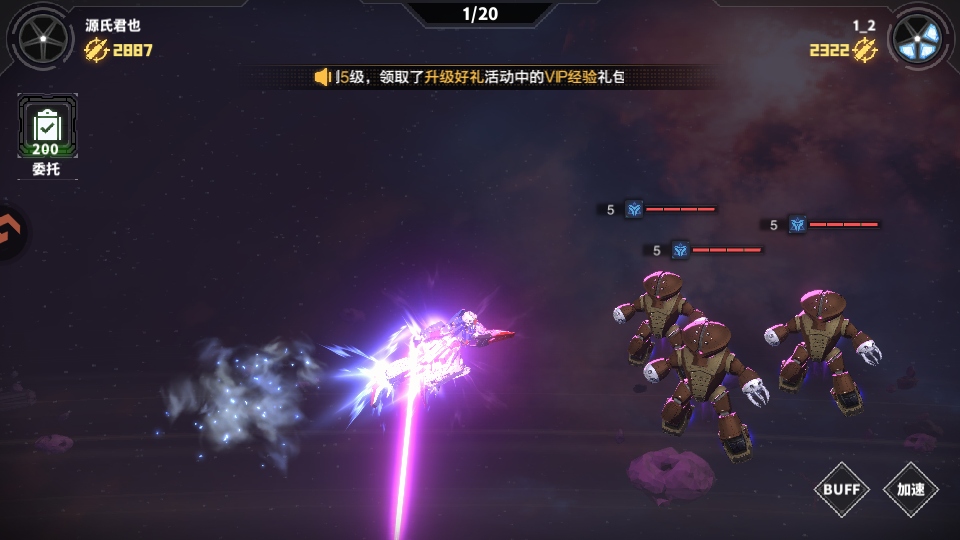
Task: Open the 委托 commission clipboard icon
Action: (47, 127)
